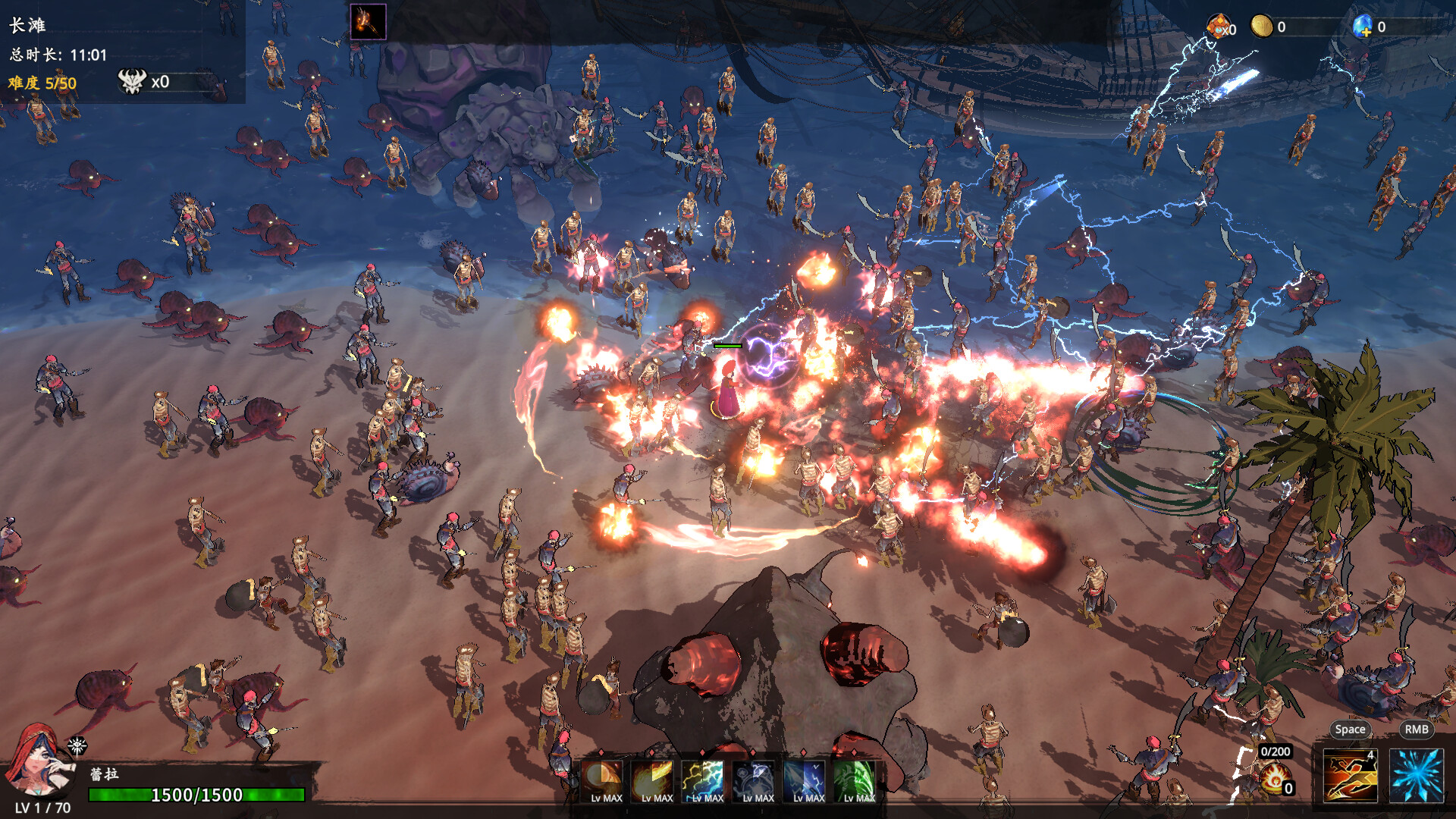Image resolution: width=1456 pixels, height=819 pixels.
Task: Click the item icon at top center
Action: coord(368,21)
